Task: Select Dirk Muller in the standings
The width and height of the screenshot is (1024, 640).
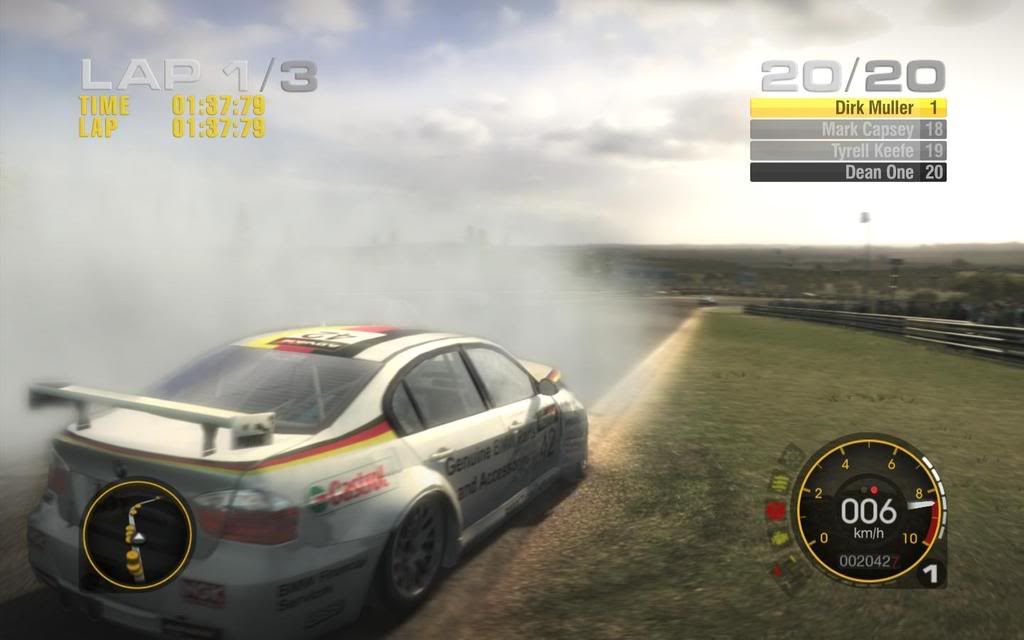Action: point(848,107)
